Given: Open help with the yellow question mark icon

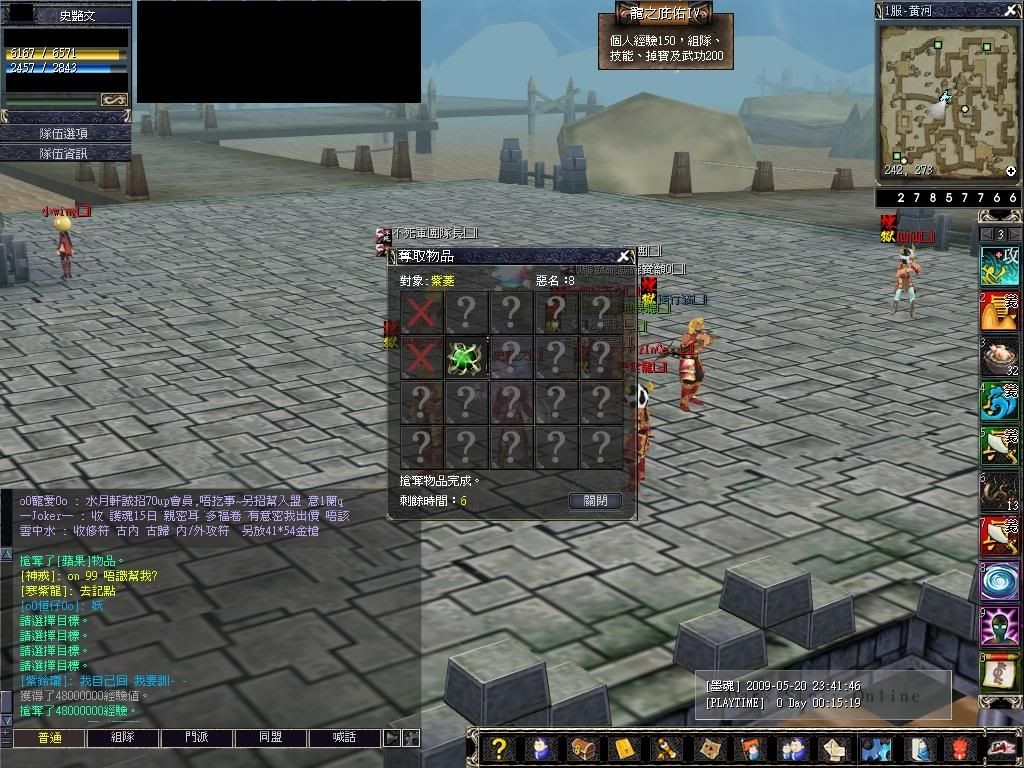Looking at the screenshot, I should click(x=499, y=748).
